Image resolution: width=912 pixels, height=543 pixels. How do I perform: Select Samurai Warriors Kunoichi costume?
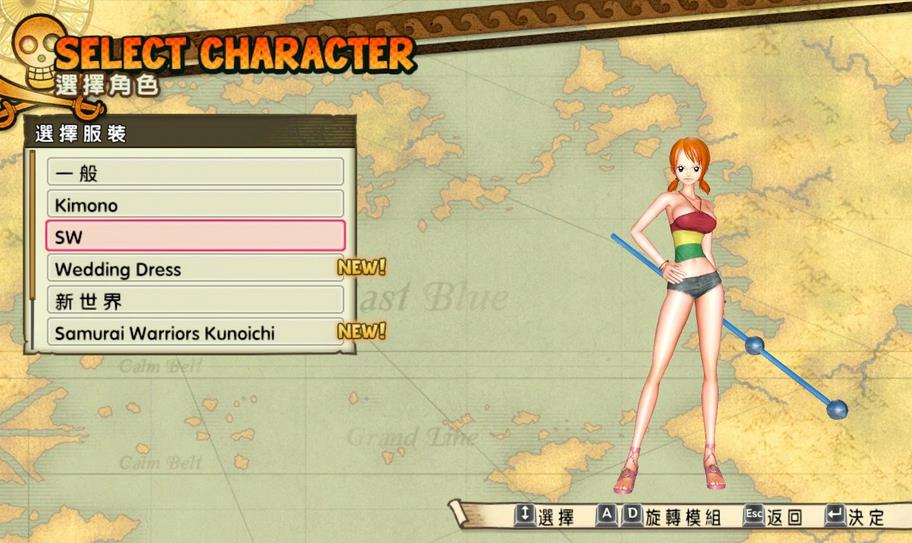click(195, 332)
